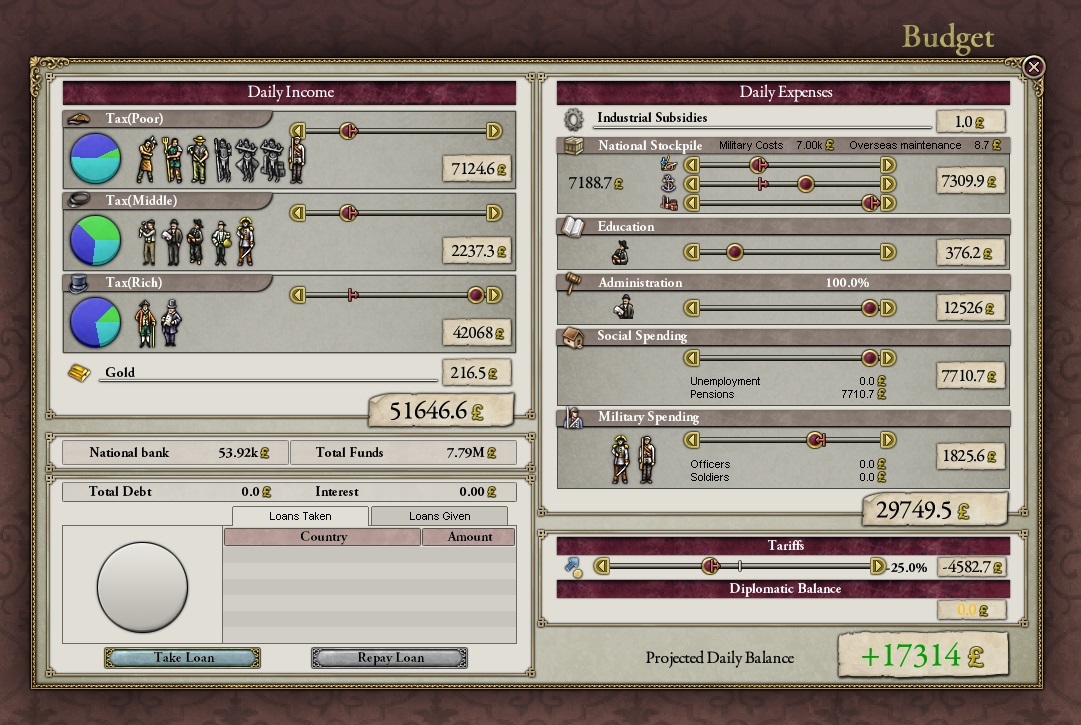Raise middle class tax using right arrow
The image size is (1081, 725).
[x=494, y=213]
